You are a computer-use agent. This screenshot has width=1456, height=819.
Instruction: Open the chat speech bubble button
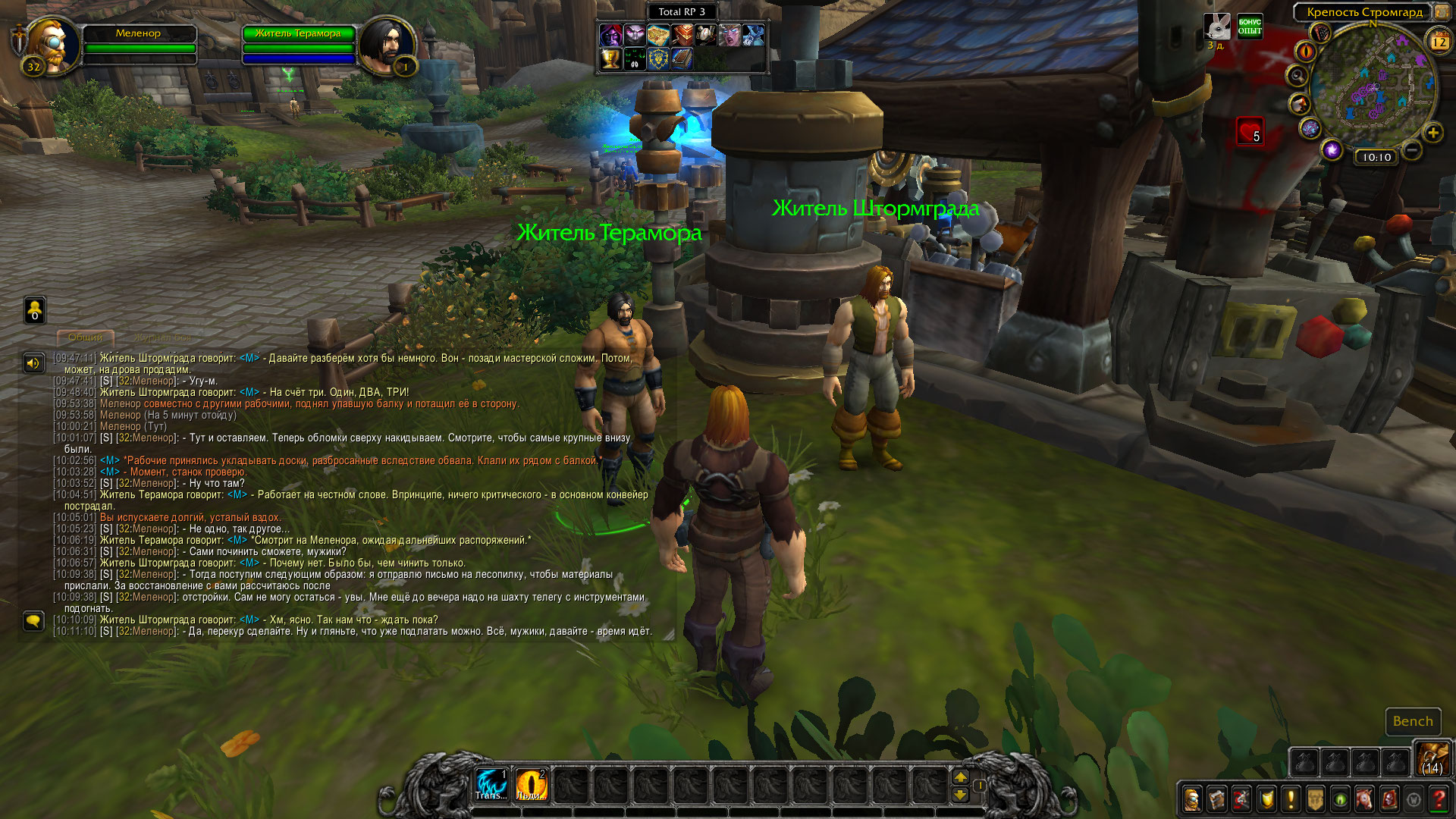pos(33,621)
